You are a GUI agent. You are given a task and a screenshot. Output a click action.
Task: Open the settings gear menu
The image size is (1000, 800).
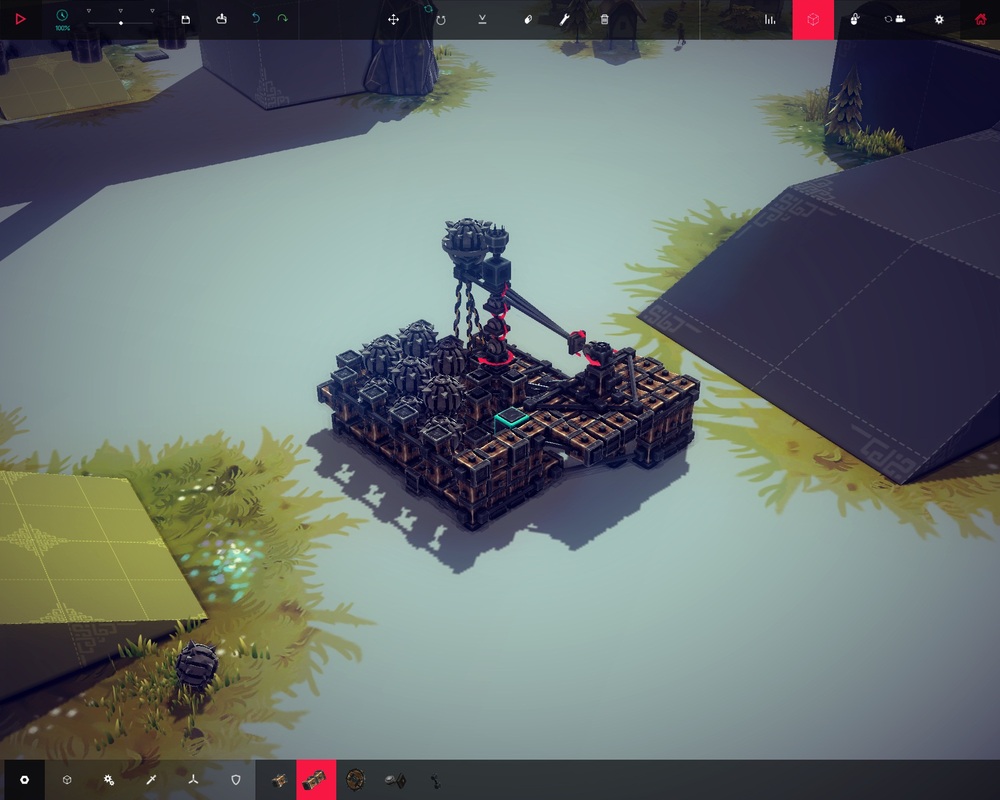point(938,19)
